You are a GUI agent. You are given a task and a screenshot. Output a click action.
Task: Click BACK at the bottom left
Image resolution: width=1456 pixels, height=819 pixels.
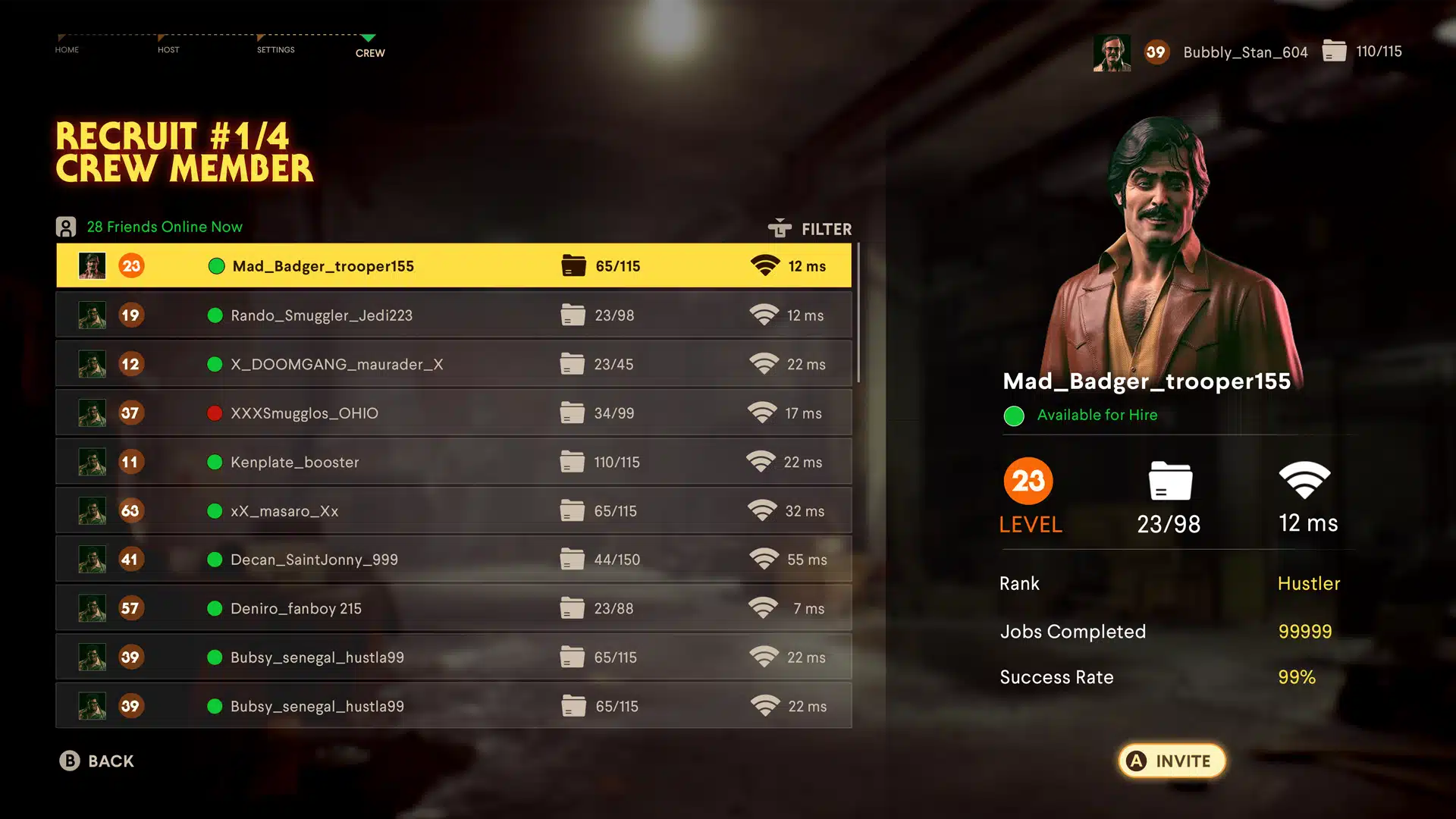point(98,761)
